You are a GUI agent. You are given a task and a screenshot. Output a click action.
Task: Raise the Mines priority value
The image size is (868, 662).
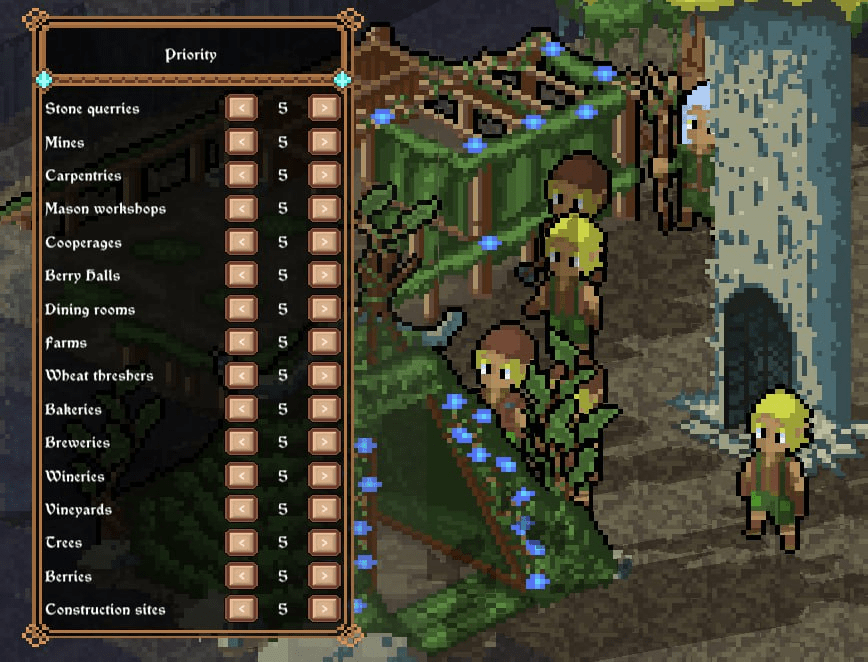point(323,142)
